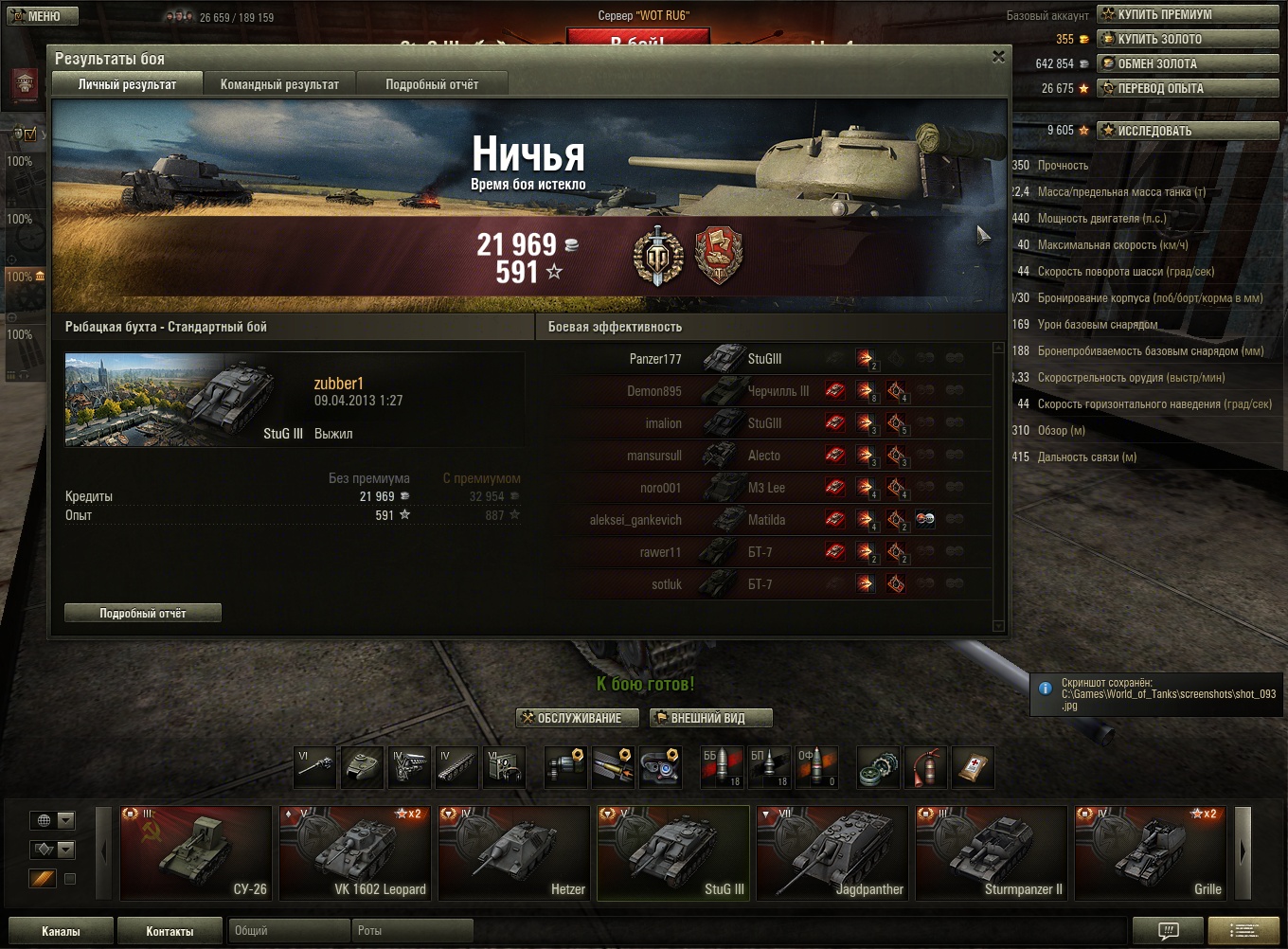Open the Каналы chat channels
This screenshot has width=1288, height=949.
(x=61, y=931)
